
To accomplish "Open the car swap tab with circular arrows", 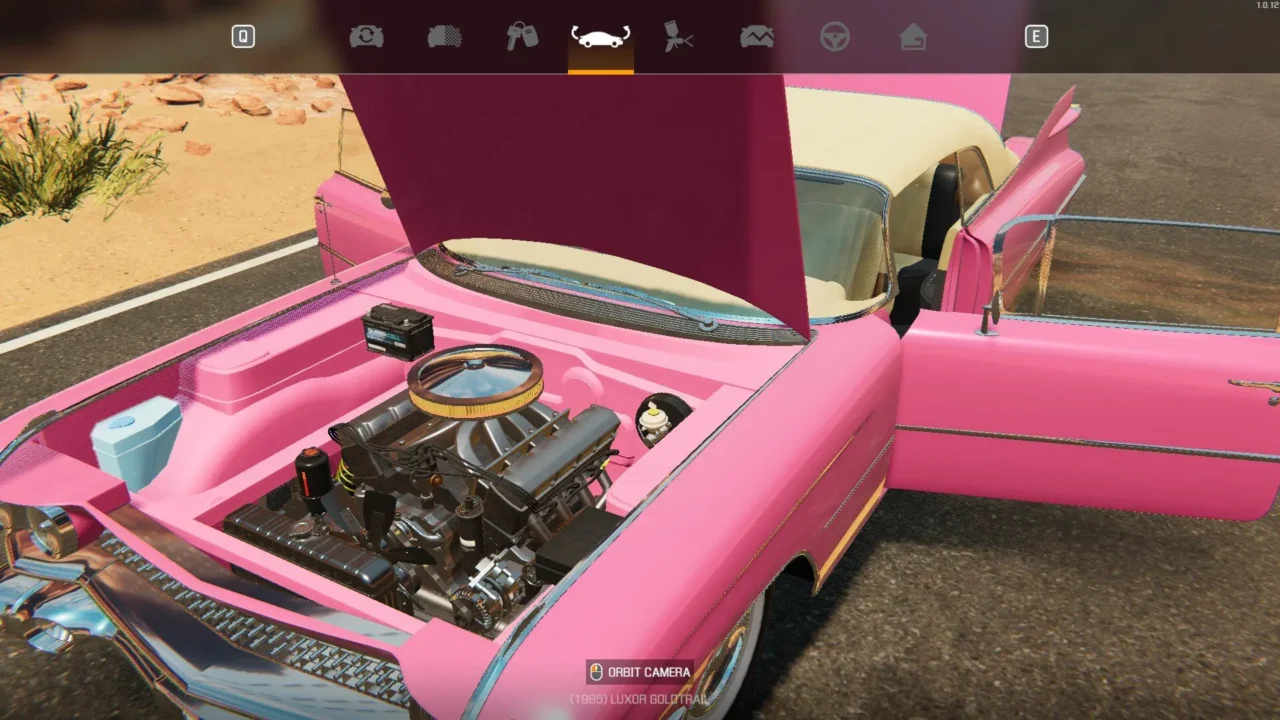I will [366, 37].
